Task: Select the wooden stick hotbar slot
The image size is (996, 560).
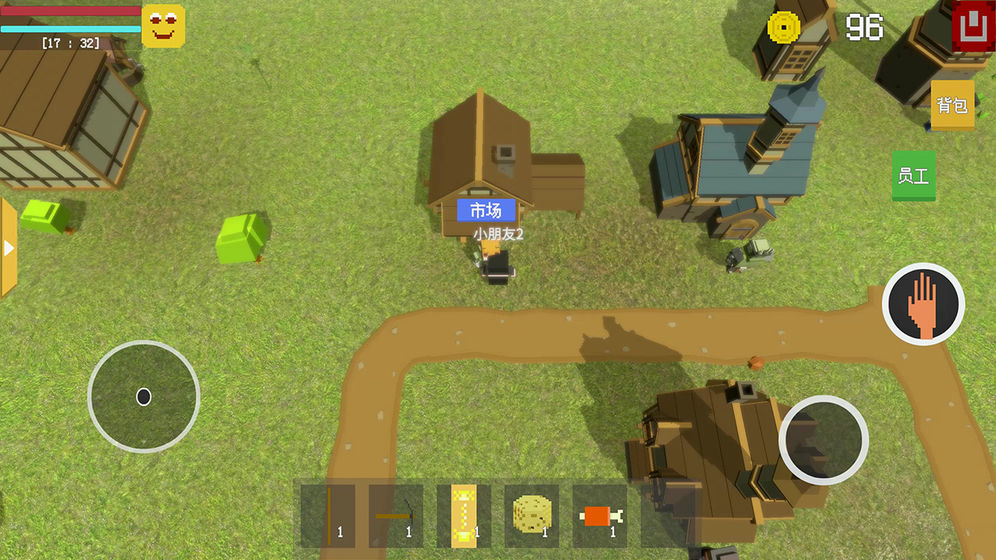Action: point(328,515)
